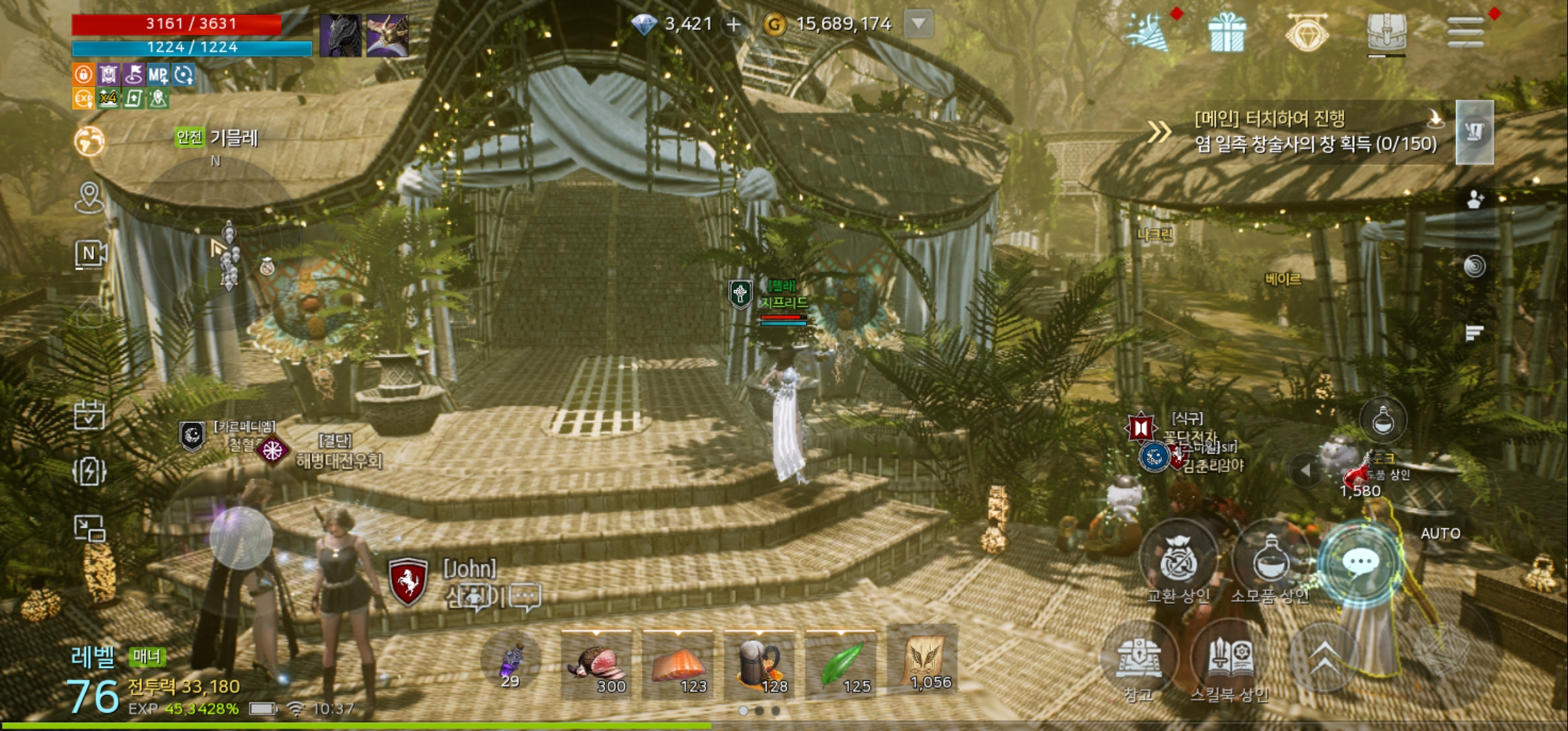Toggle the AUTO combat button
1568x731 pixels.
(1440, 534)
